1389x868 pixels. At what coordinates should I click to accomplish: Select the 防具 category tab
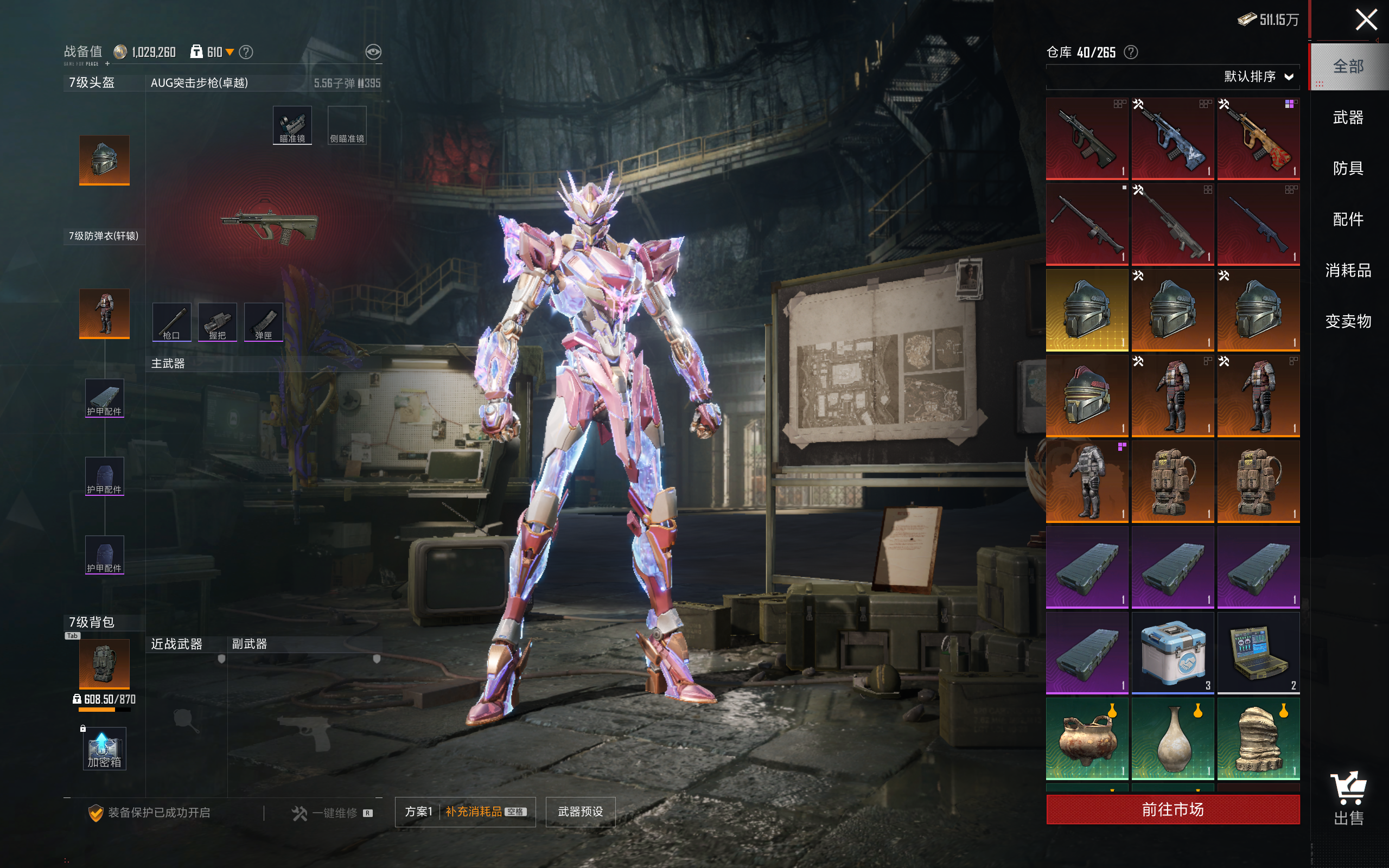pyautogui.click(x=1348, y=168)
